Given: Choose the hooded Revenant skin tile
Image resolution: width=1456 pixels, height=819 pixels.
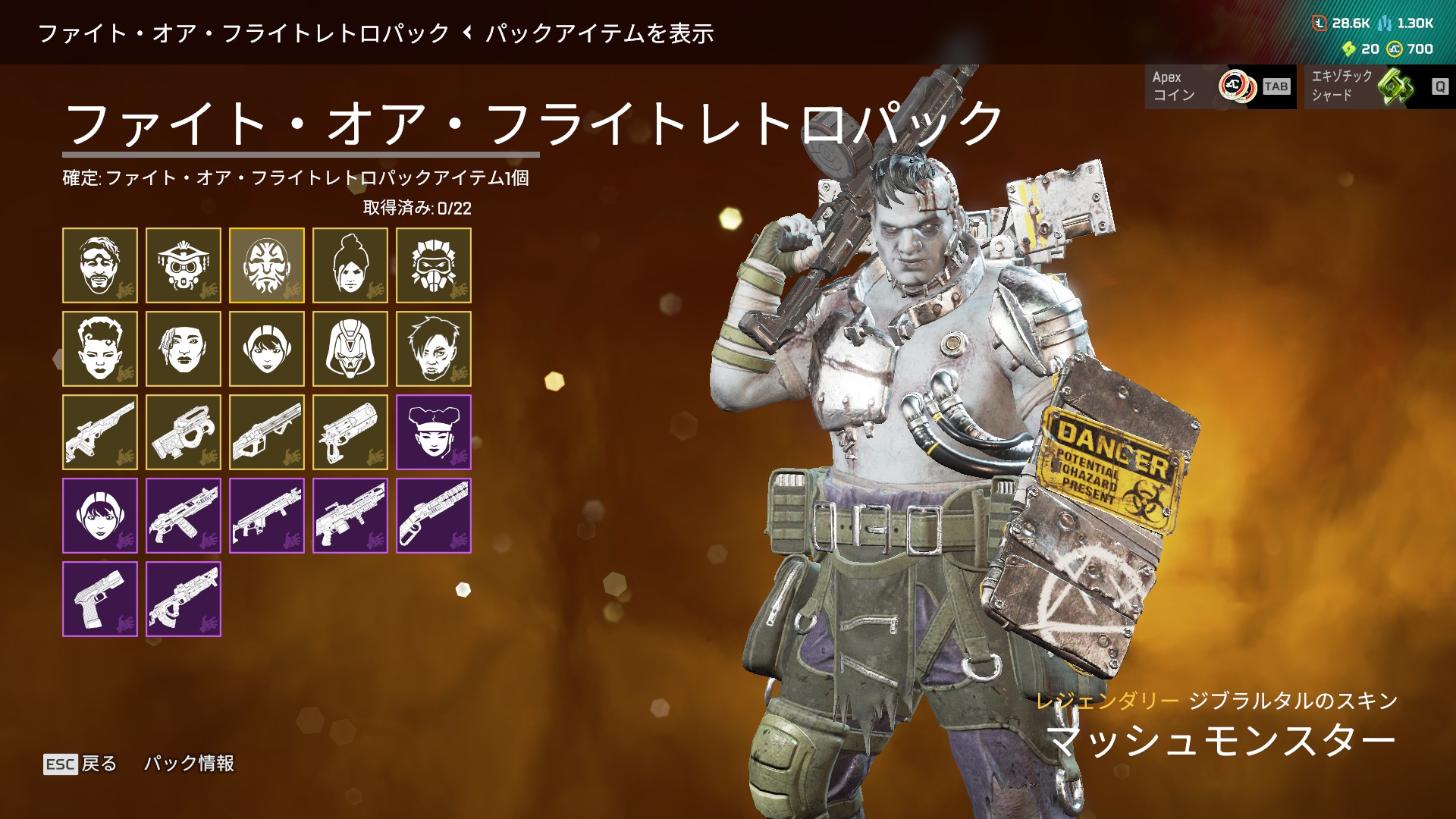Looking at the screenshot, I should pos(350,349).
